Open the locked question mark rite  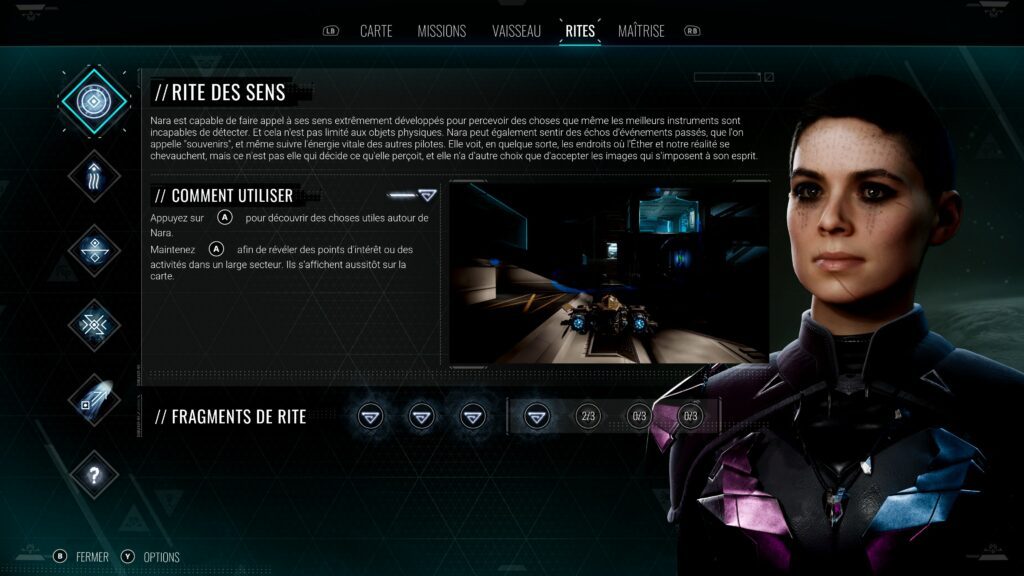click(94, 475)
